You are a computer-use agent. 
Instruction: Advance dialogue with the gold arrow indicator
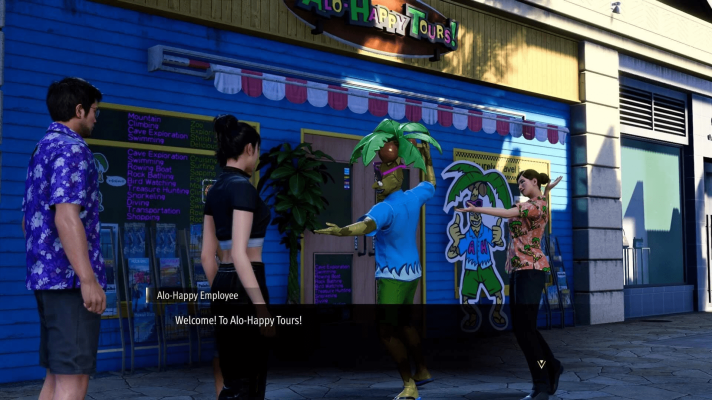(x=541, y=363)
